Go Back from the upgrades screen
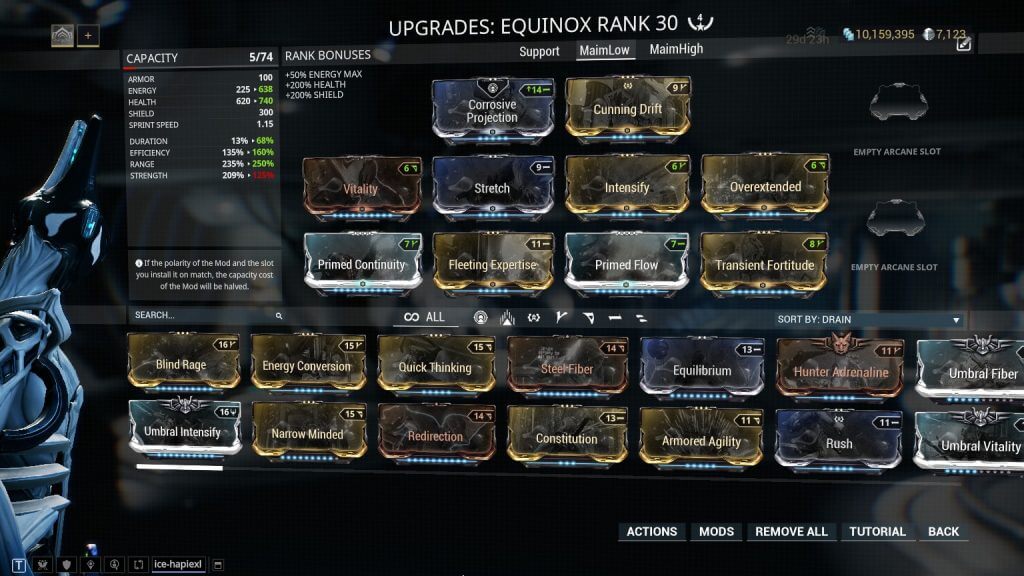1024x576 pixels. point(943,532)
